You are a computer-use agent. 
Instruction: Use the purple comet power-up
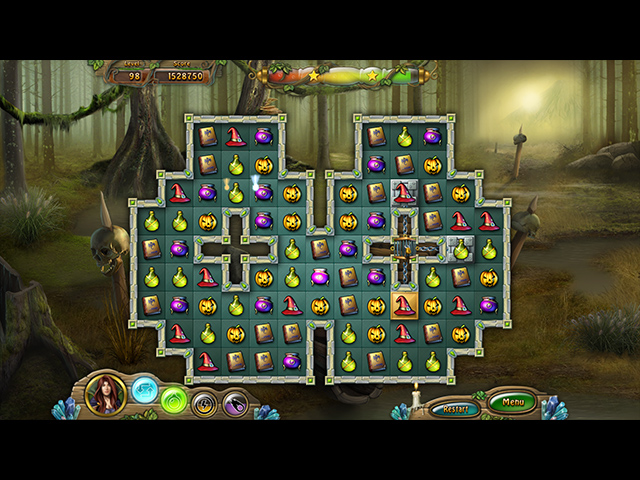click(236, 403)
